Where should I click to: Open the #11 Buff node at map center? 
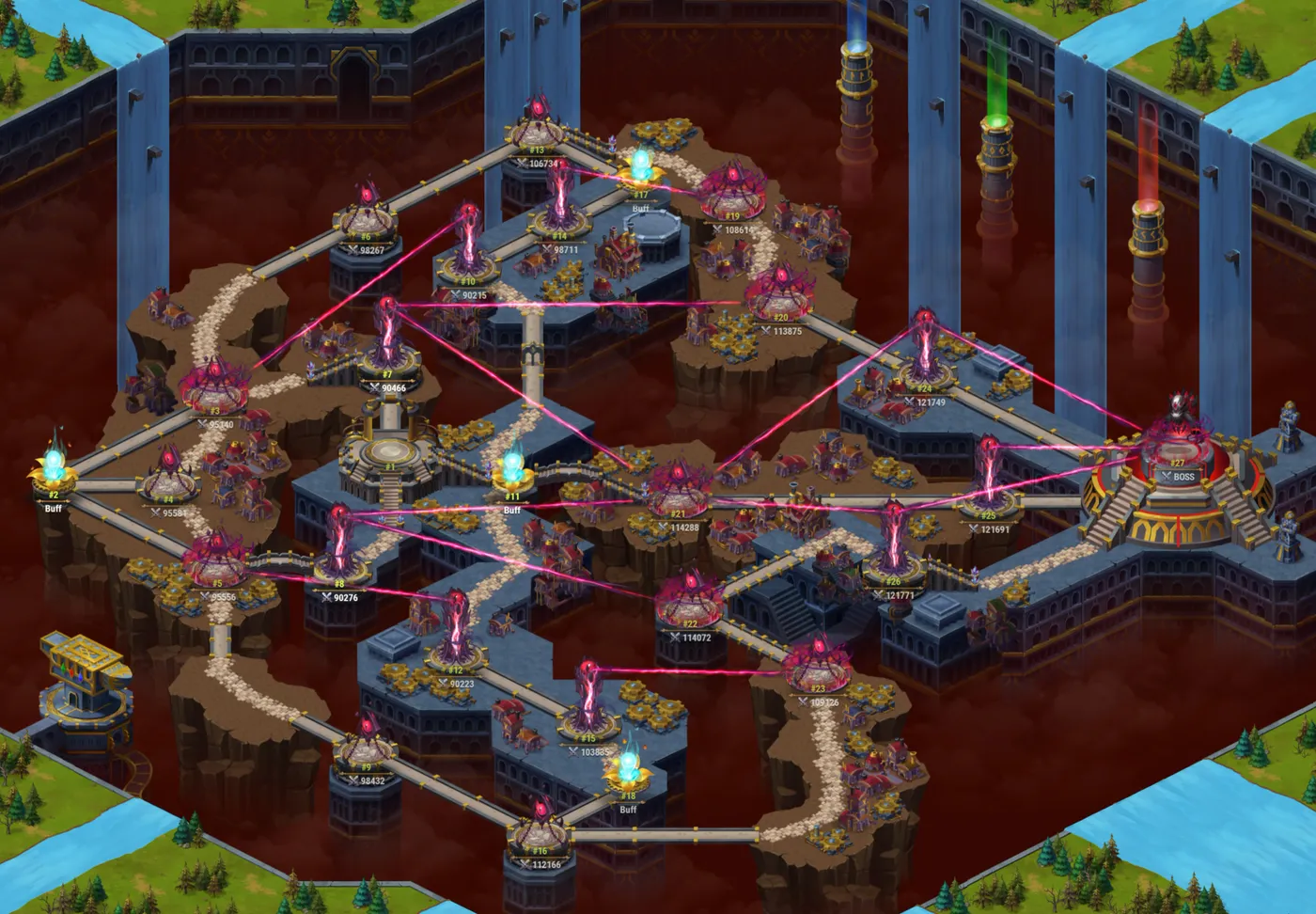coord(512,475)
